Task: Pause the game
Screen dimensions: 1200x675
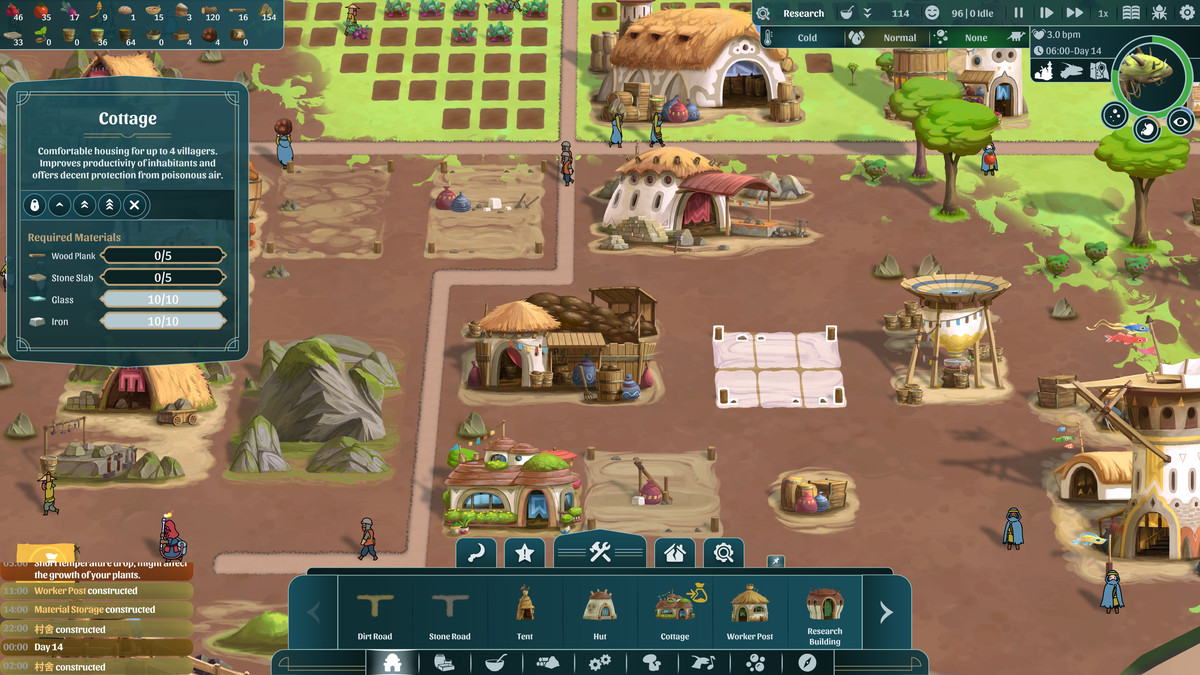Action: [1019, 14]
